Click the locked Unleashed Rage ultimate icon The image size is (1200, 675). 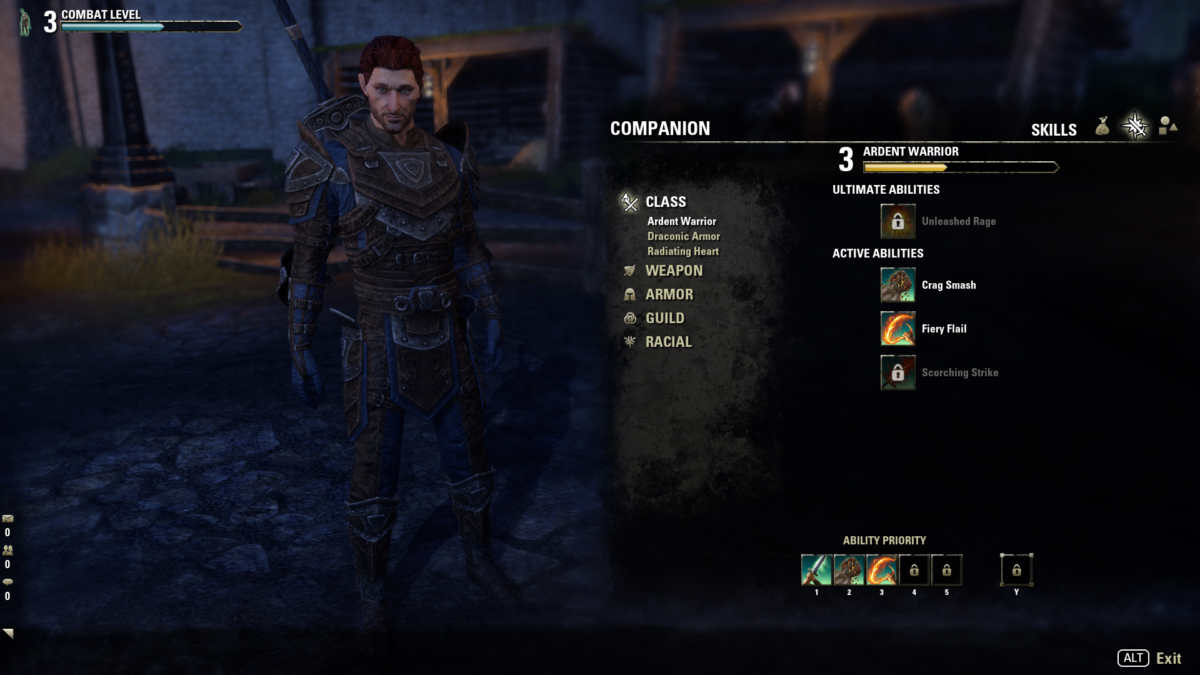[897, 221]
